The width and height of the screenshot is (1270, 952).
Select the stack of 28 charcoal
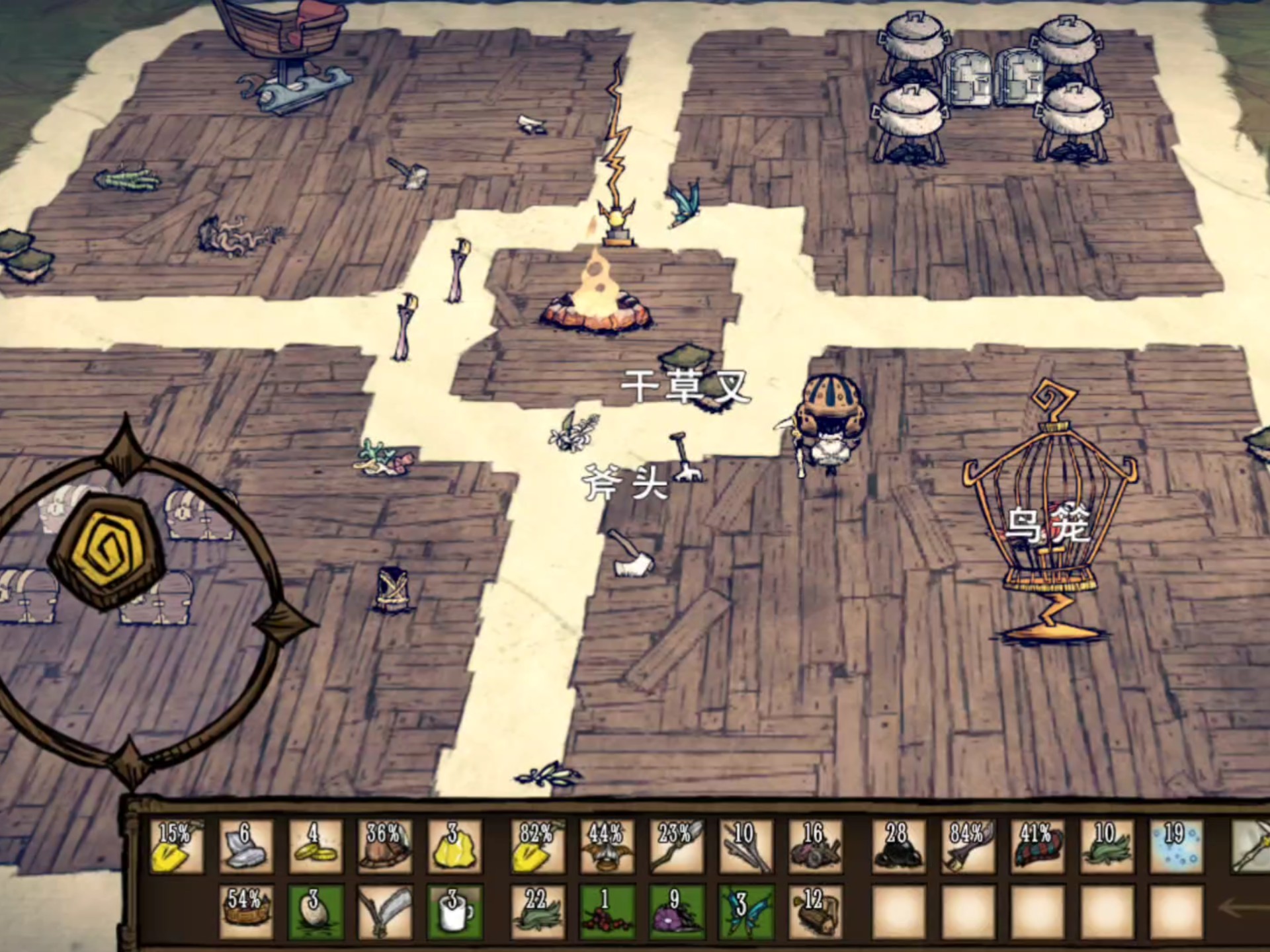[898, 847]
